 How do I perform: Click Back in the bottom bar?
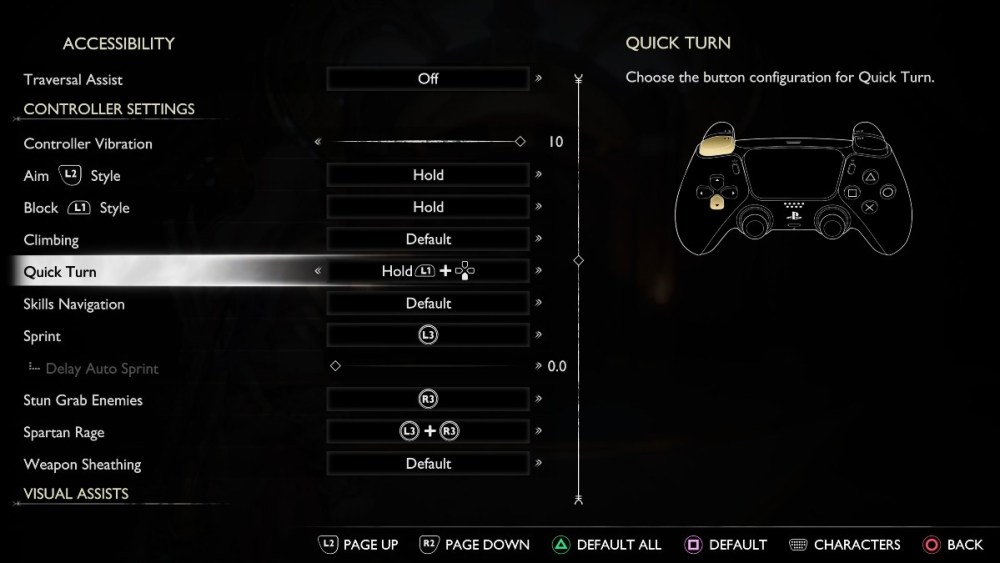pyautogui.click(x=953, y=545)
